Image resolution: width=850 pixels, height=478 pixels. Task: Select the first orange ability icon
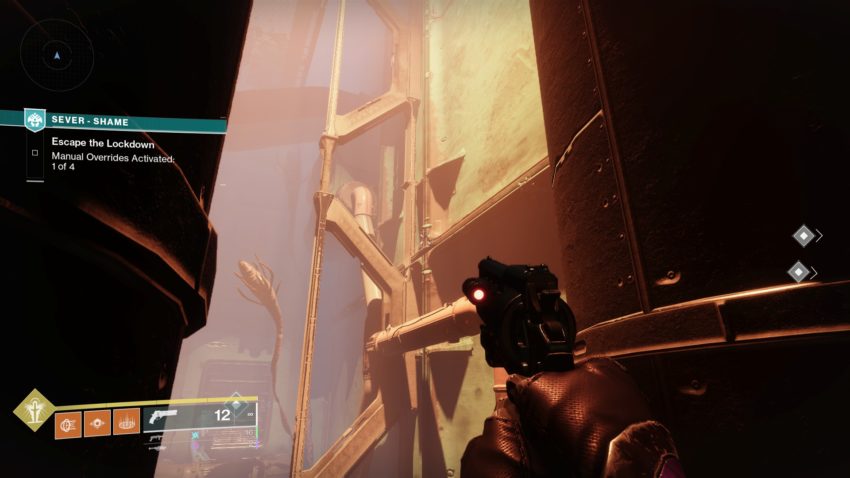[68, 422]
